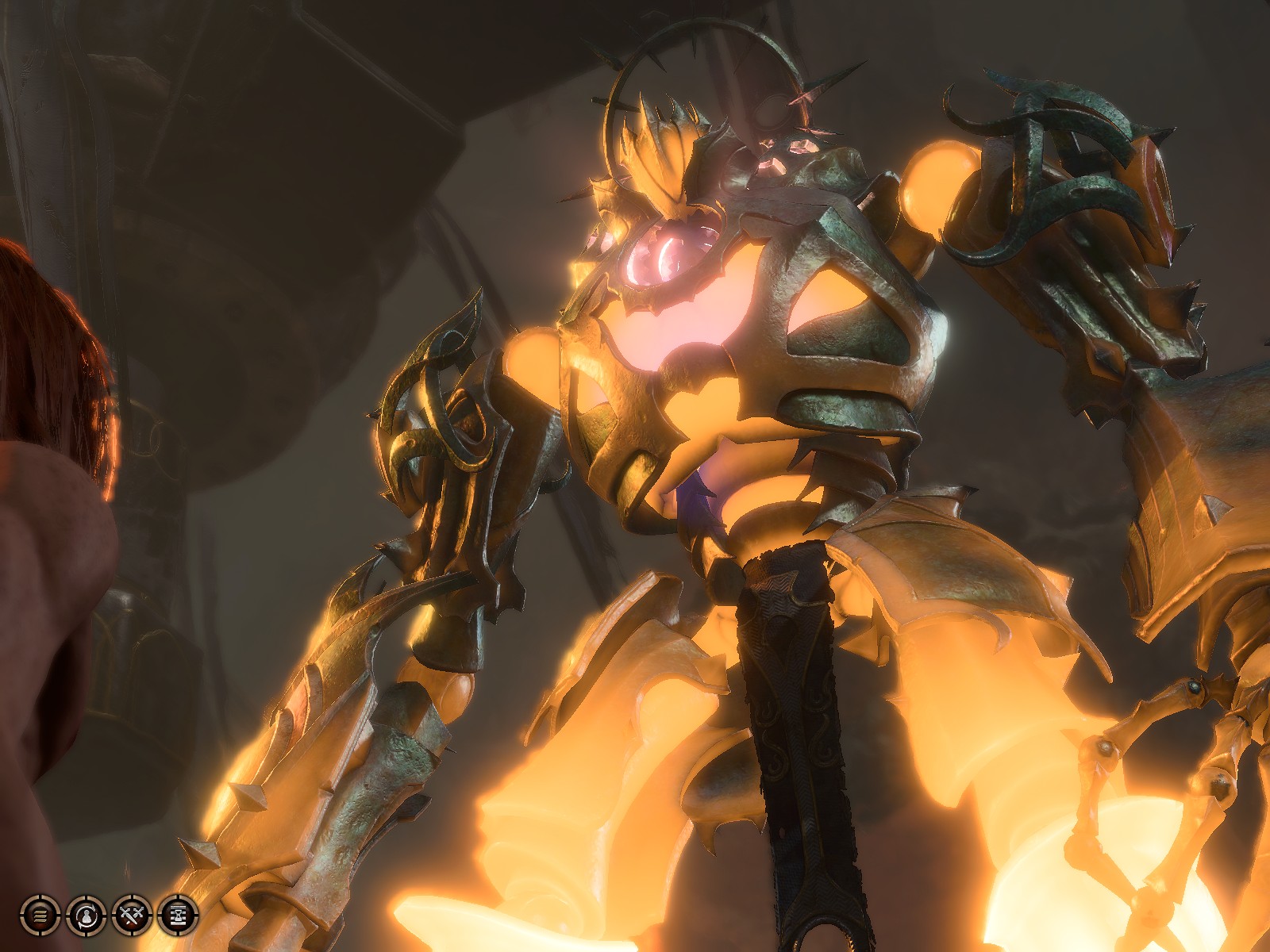Select the crossed swords button
This screenshot has height=952, width=1270.
(x=131, y=916)
